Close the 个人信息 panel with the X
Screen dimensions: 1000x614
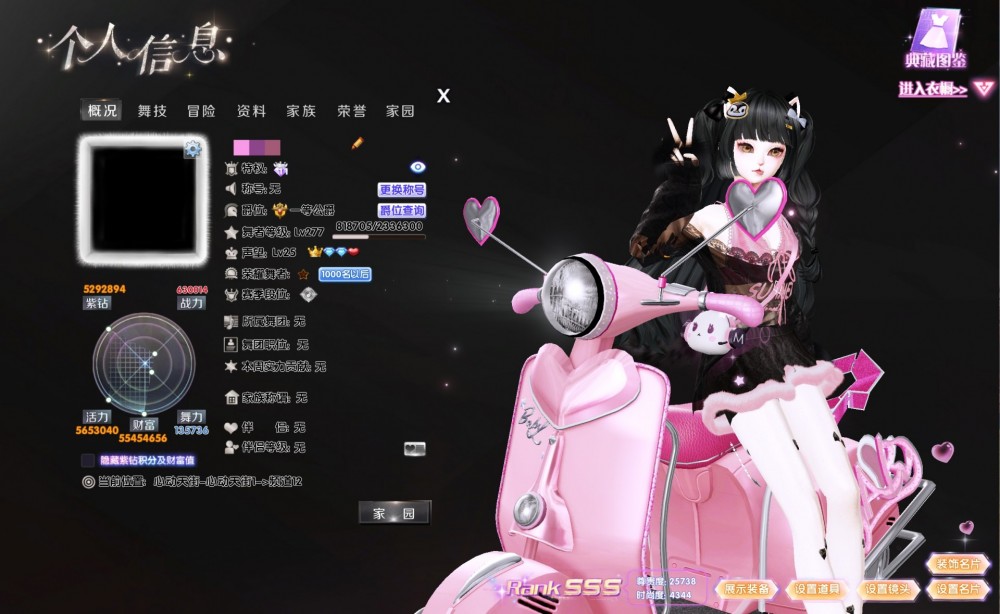pyautogui.click(x=444, y=96)
